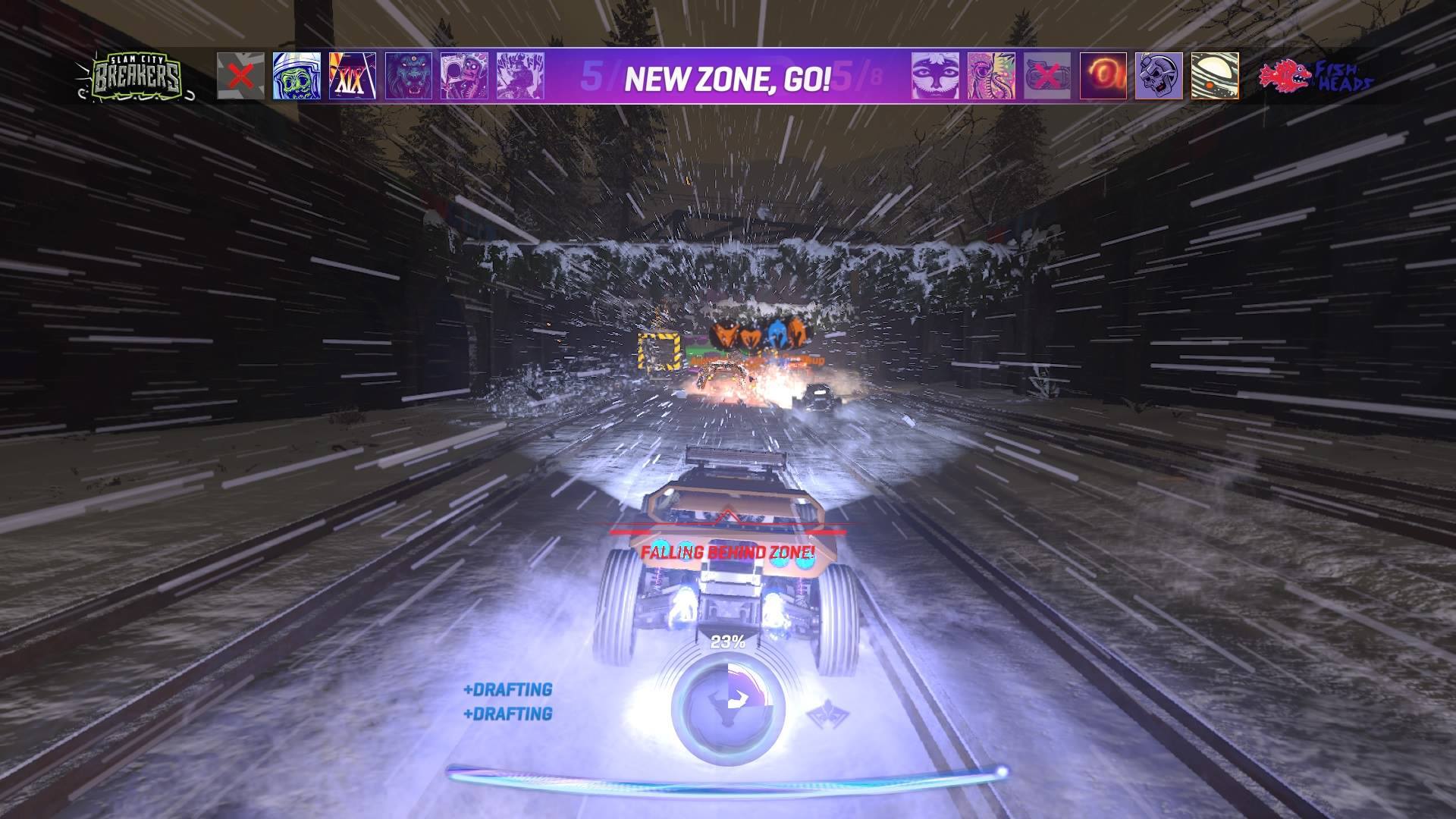Click the motorcycle artwork player avatar
This screenshot has height=819, width=1456.
coord(522,76)
